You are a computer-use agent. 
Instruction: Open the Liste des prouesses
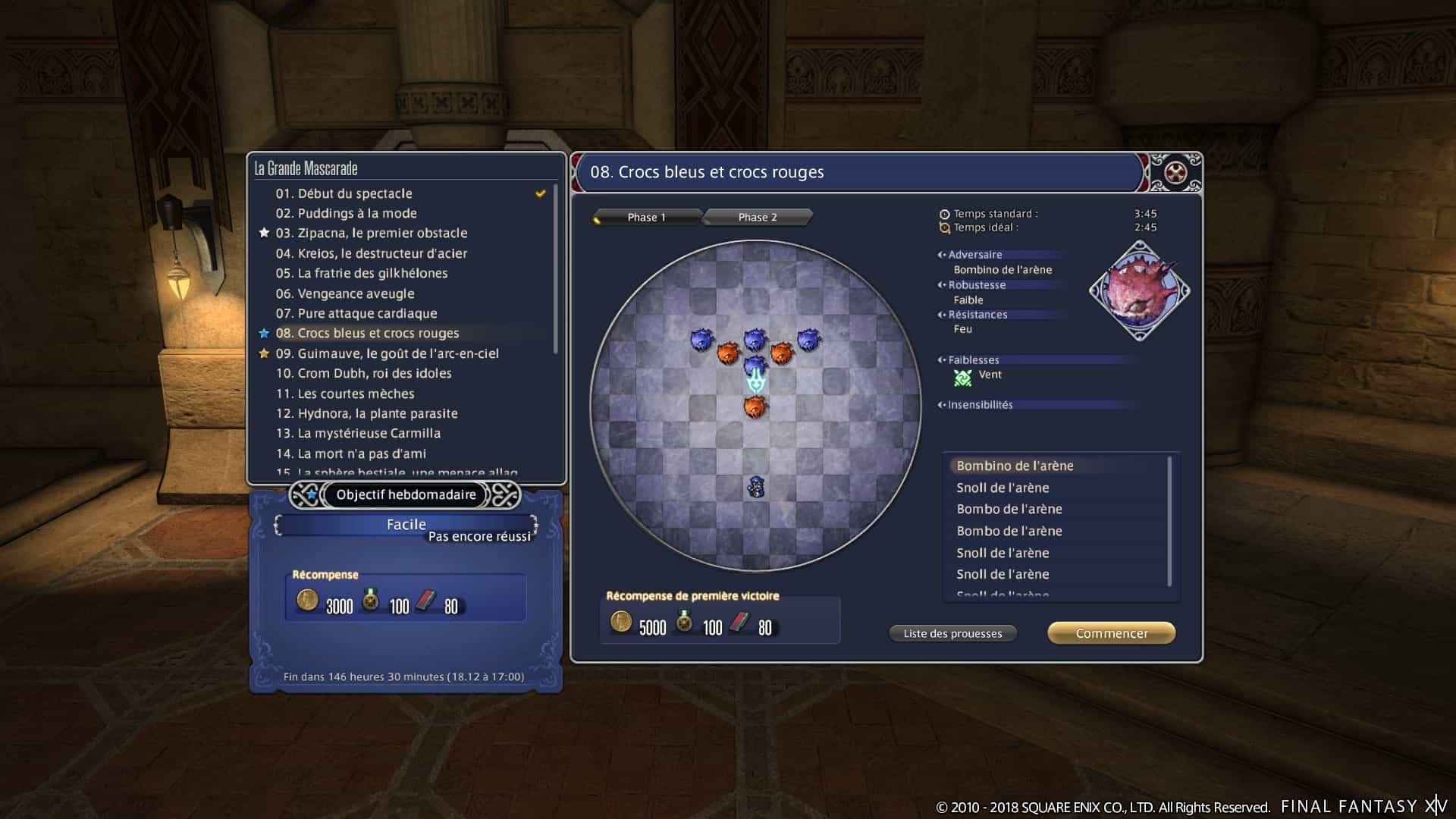coord(952,633)
